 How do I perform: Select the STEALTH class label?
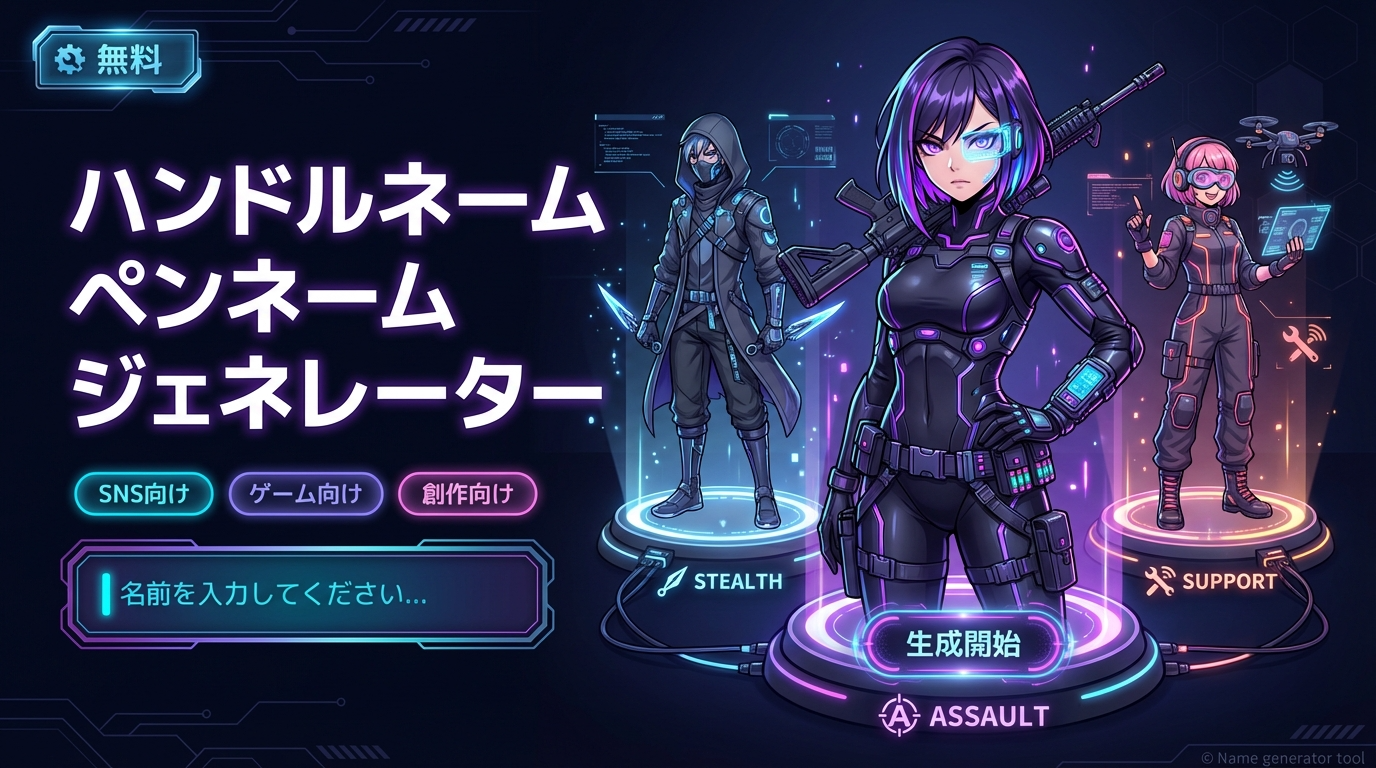(720, 581)
